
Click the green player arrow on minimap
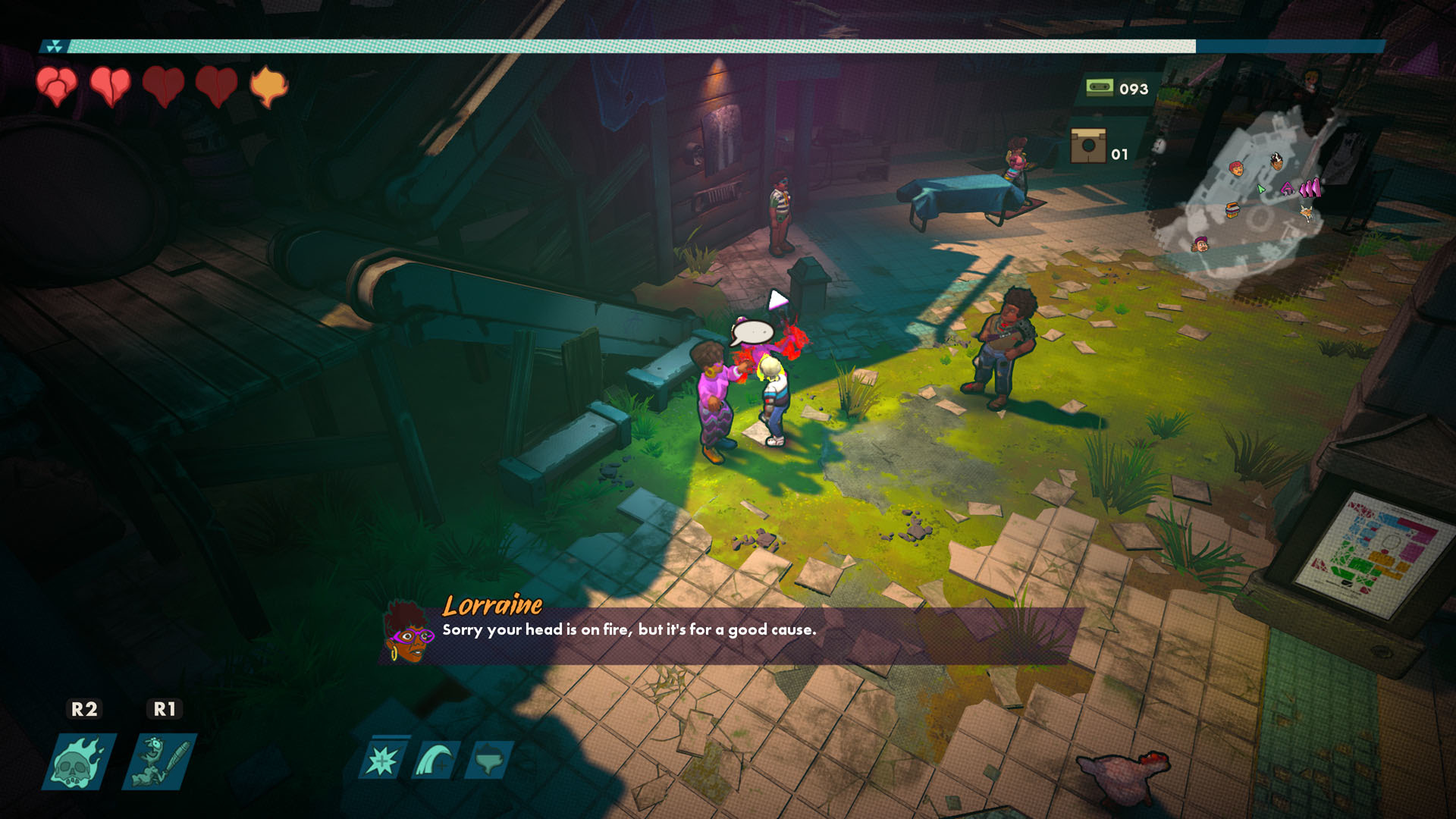click(1260, 189)
